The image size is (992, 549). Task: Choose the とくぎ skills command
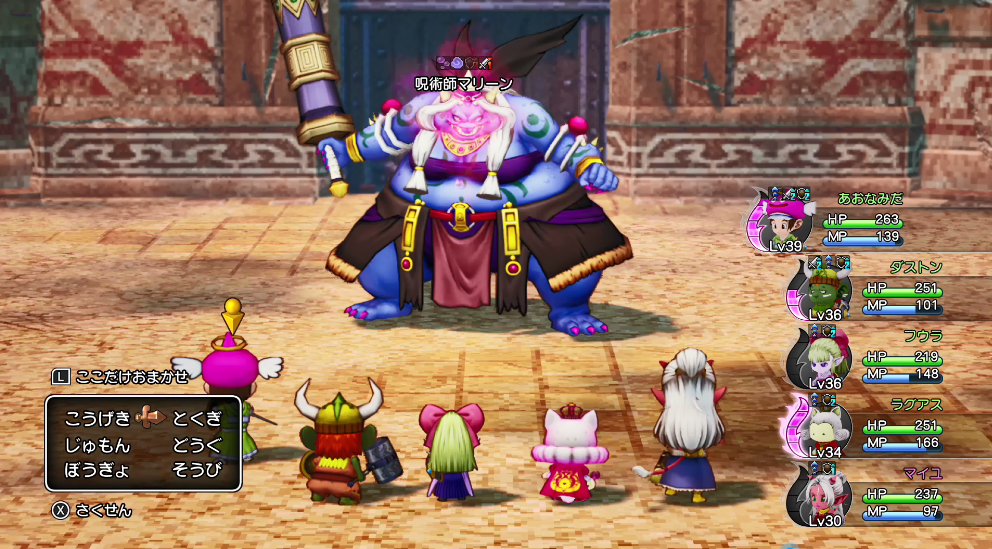click(196, 418)
